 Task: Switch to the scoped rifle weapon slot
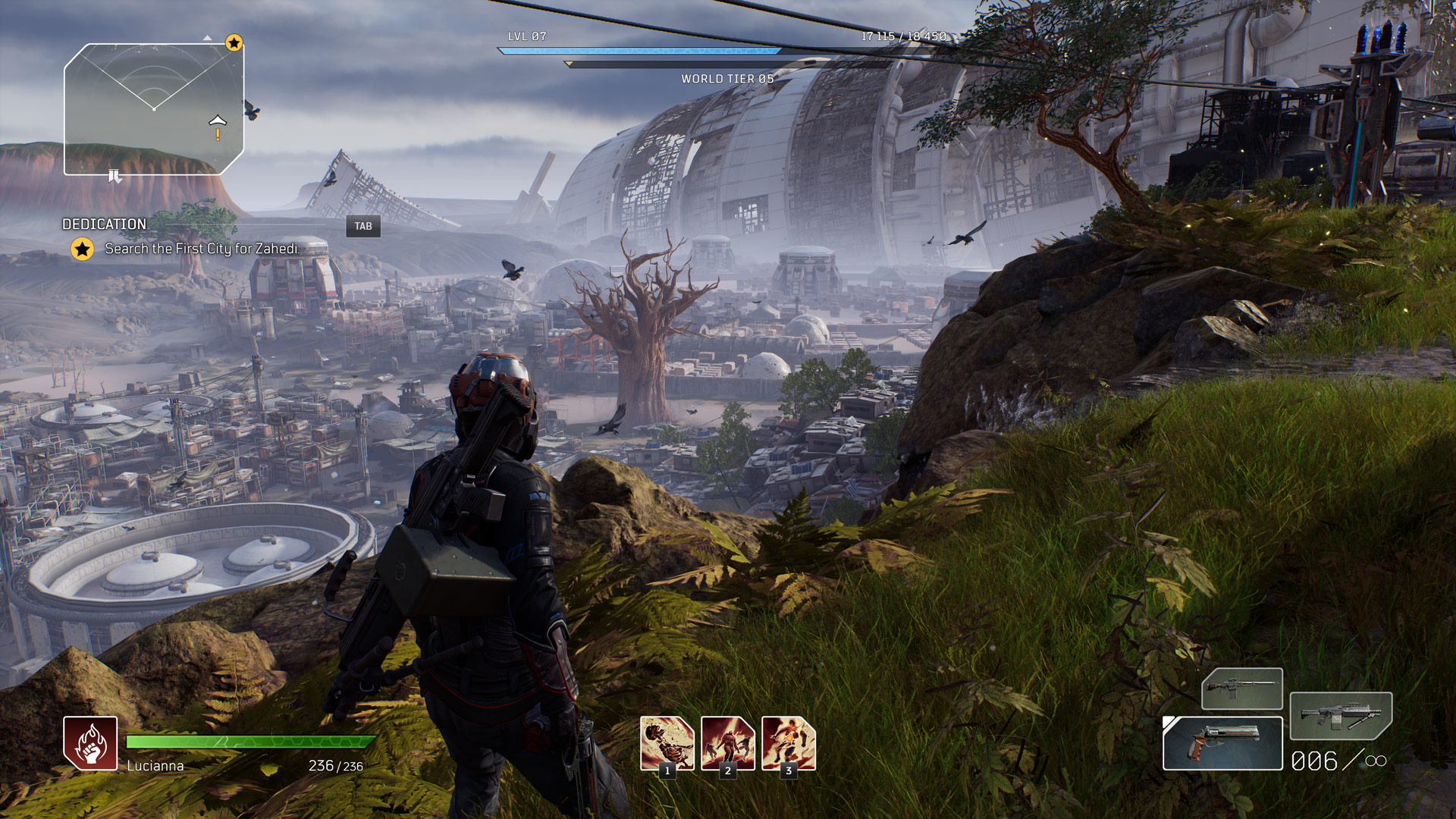click(x=1242, y=688)
